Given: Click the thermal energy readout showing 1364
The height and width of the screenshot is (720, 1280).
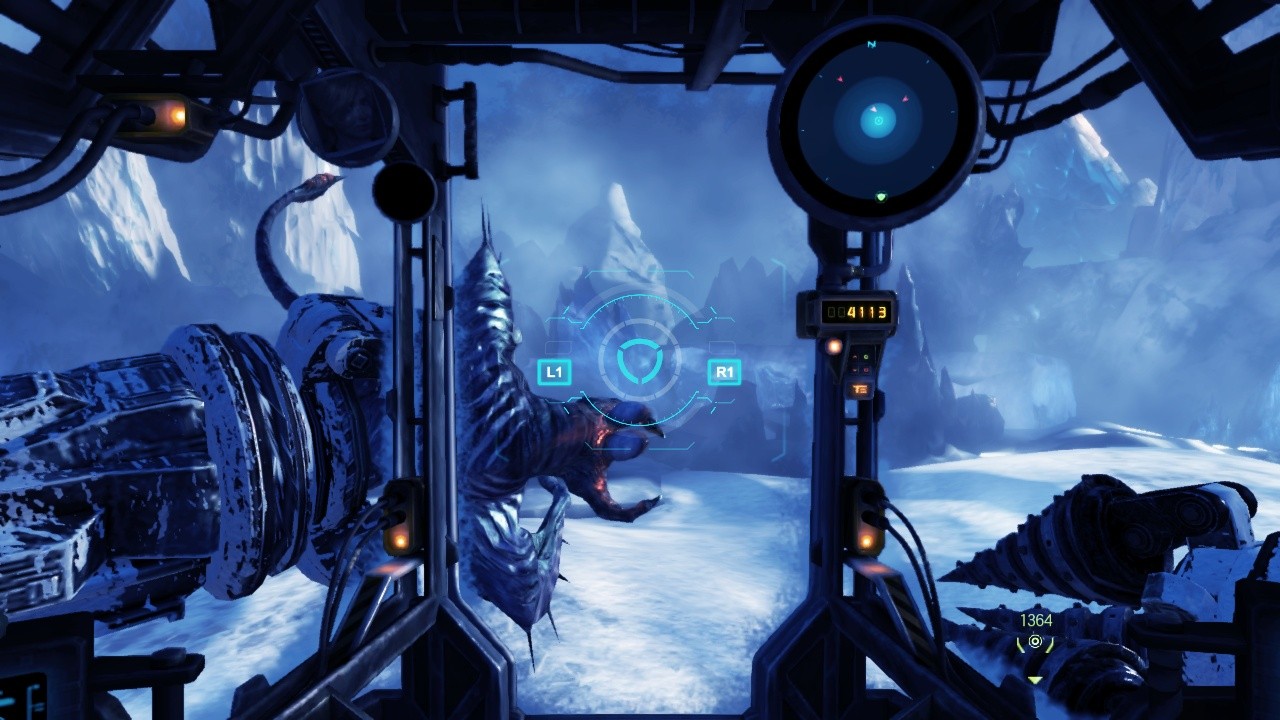Looking at the screenshot, I should (1036, 619).
